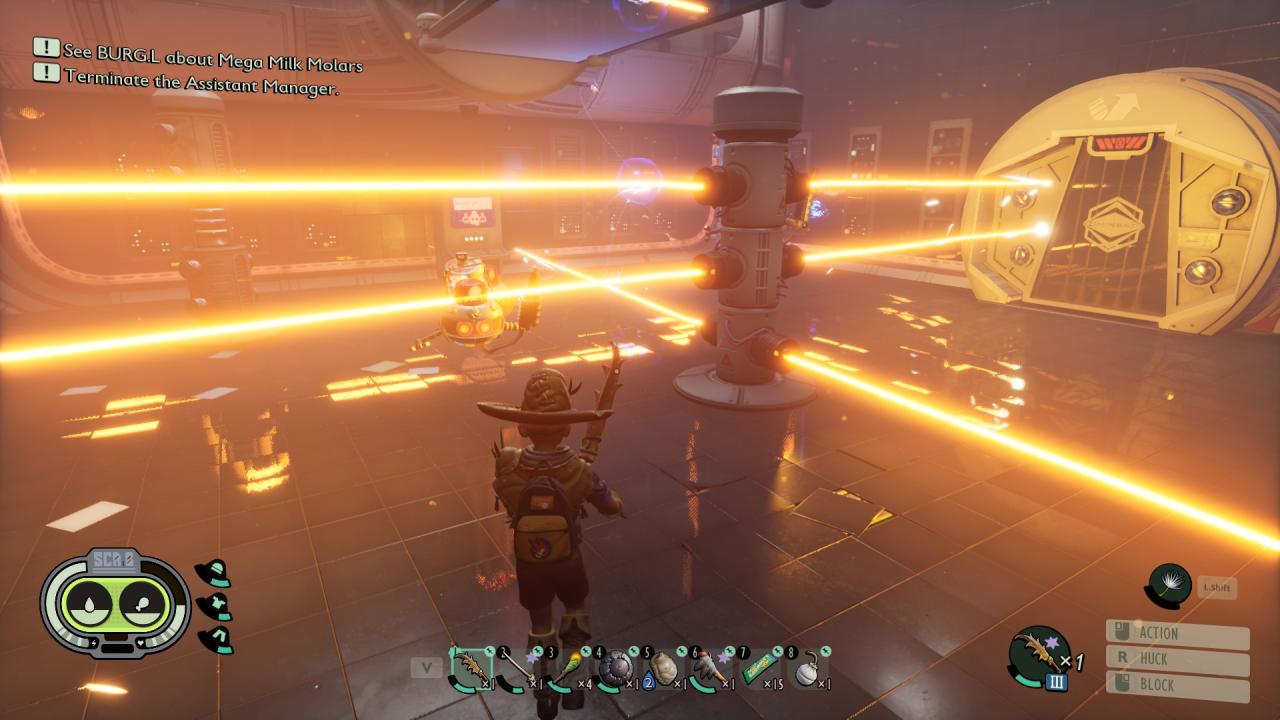Select the round shield in slot 4
Image resolution: width=1280 pixels, height=720 pixels.
(x=615, y=668)
